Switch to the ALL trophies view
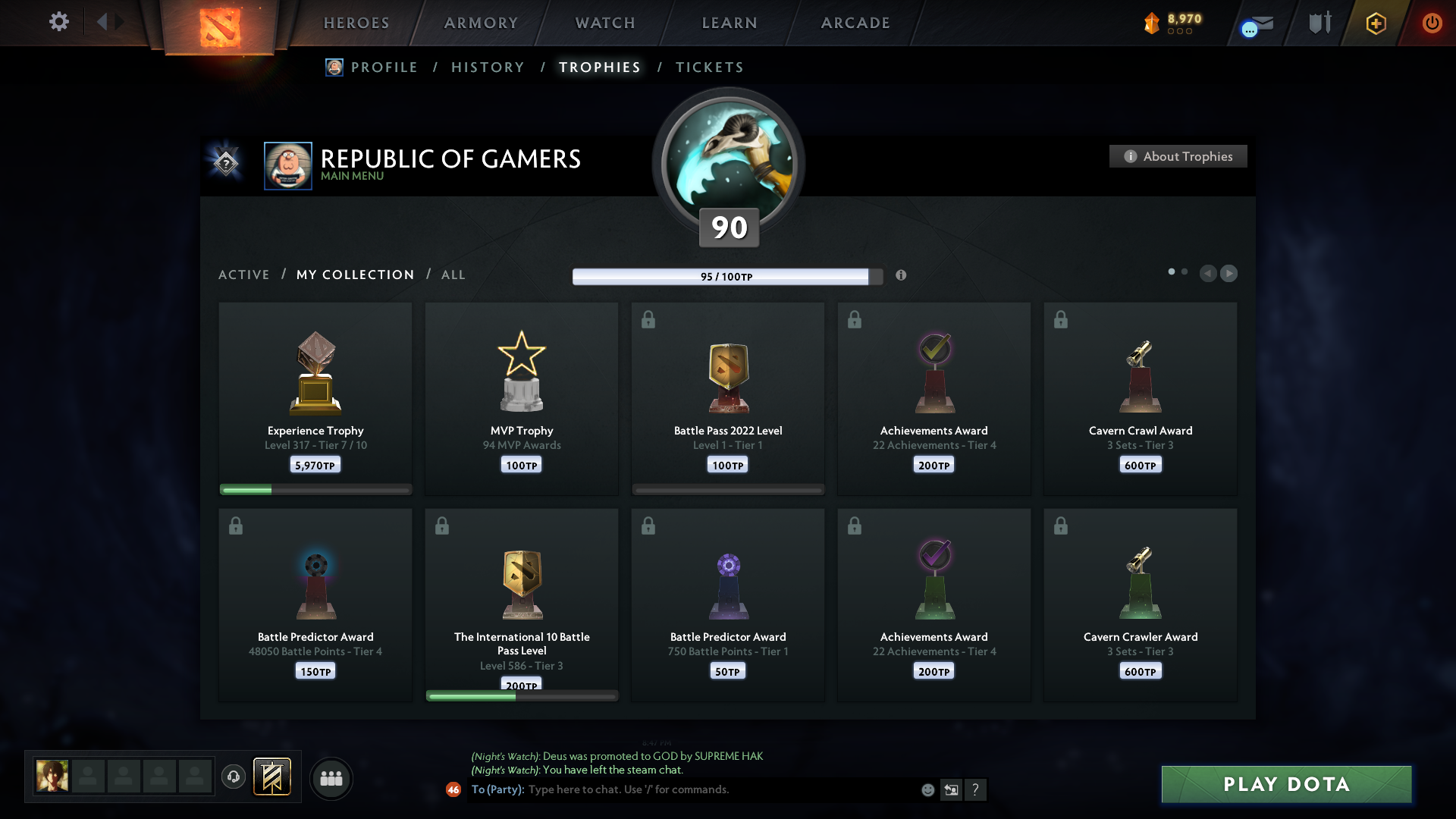 [453, 275]
